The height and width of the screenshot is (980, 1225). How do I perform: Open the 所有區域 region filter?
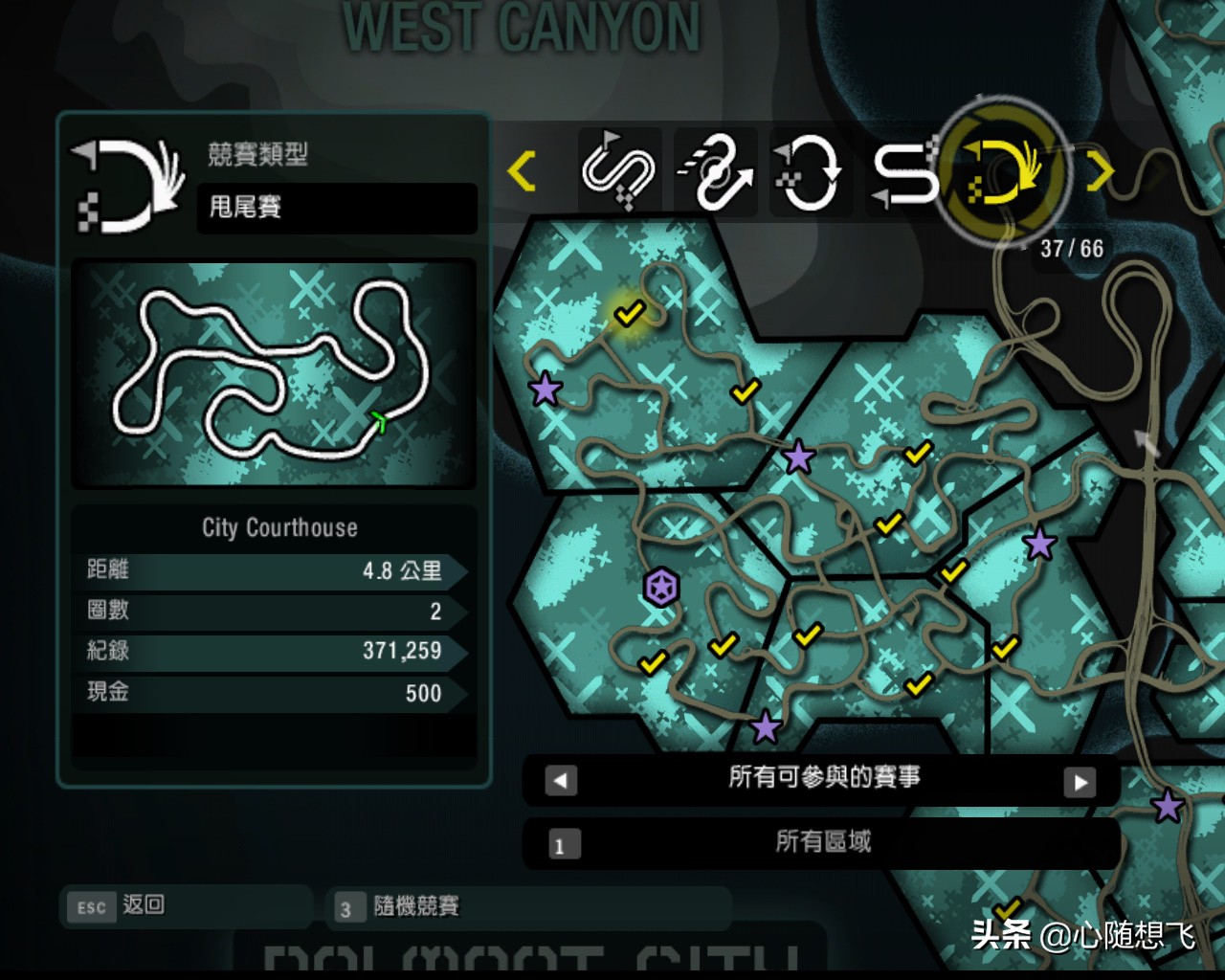(x=821, y=842)
